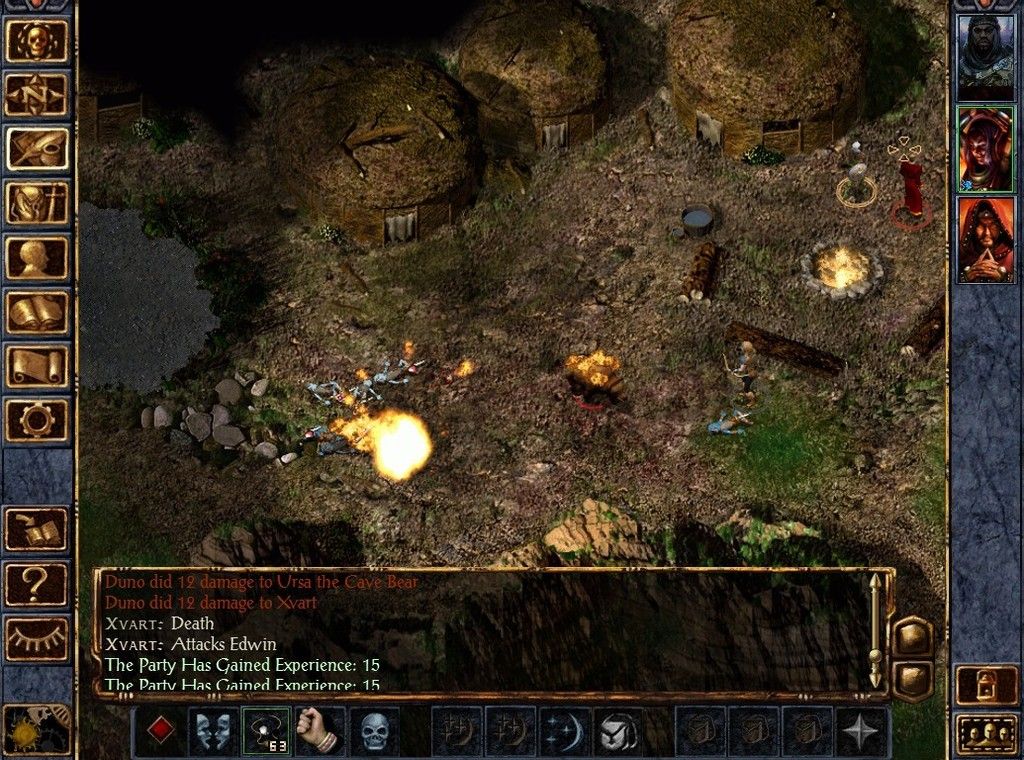Toggle the eye-shaped hide interface button
1024x760 pixels.
tap(37, 637)
